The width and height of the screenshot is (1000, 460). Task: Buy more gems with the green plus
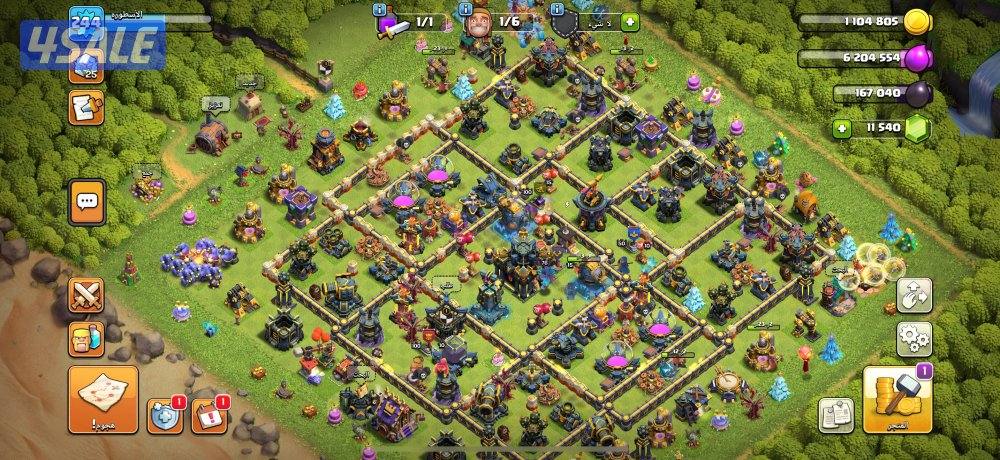coord(843,128)
